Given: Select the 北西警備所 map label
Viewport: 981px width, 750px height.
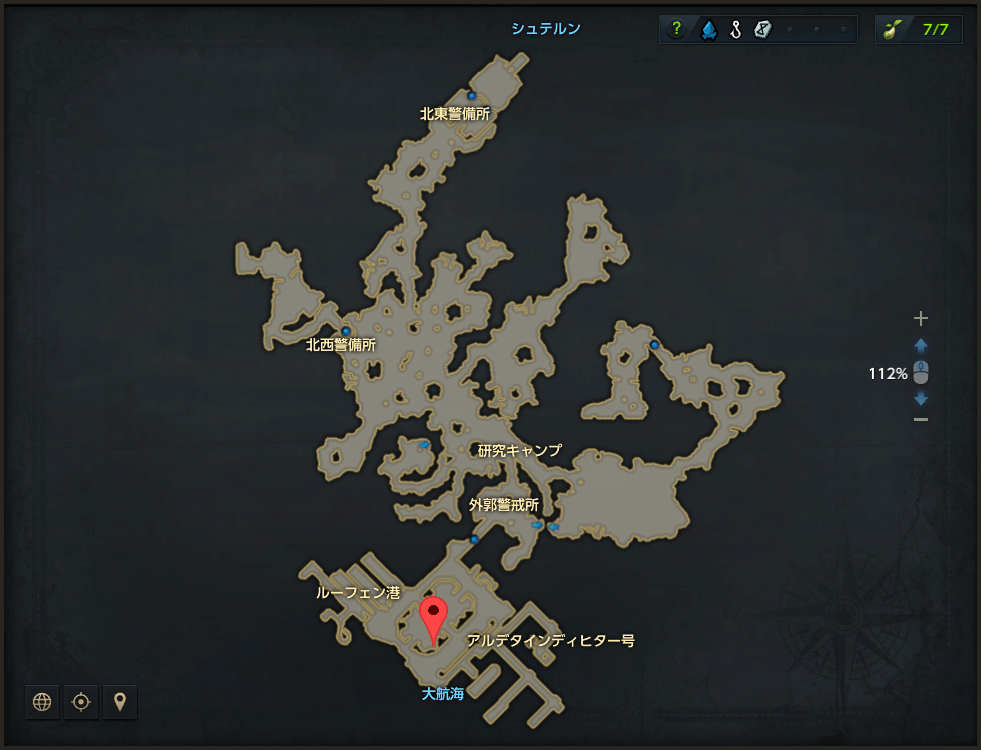Looking at the screenshot, I should (341, 345).
